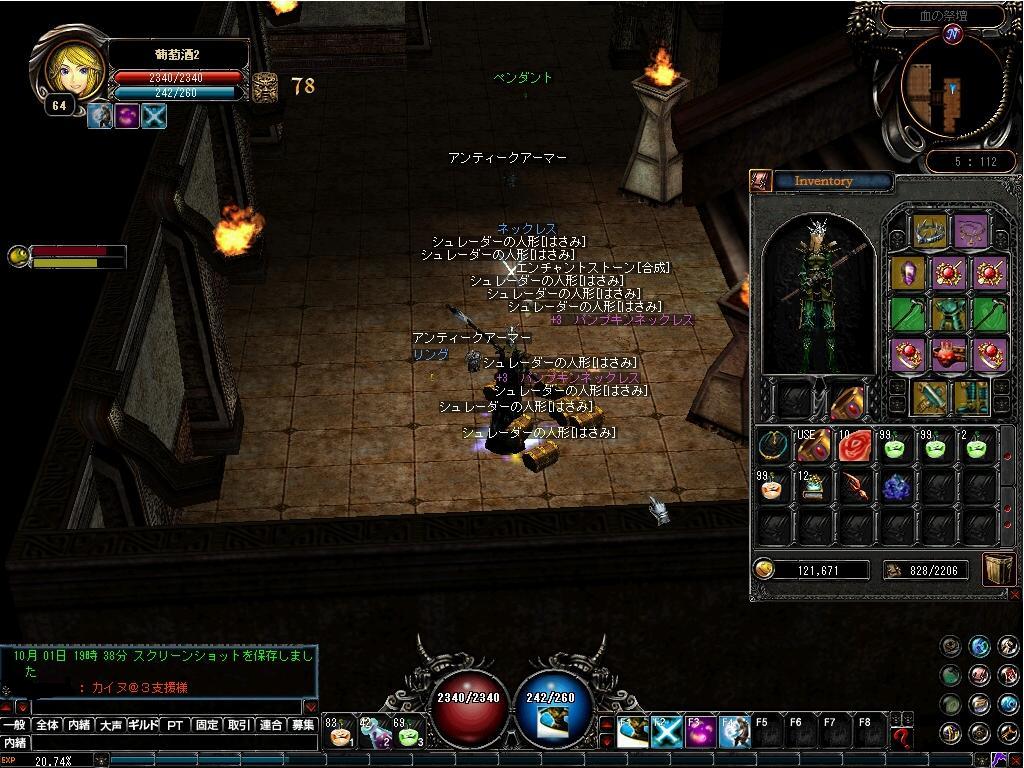Switch to the ギルド chat channel
Image resolution: width=1024 pixels, height=768 pixels.
pos(142,725)
